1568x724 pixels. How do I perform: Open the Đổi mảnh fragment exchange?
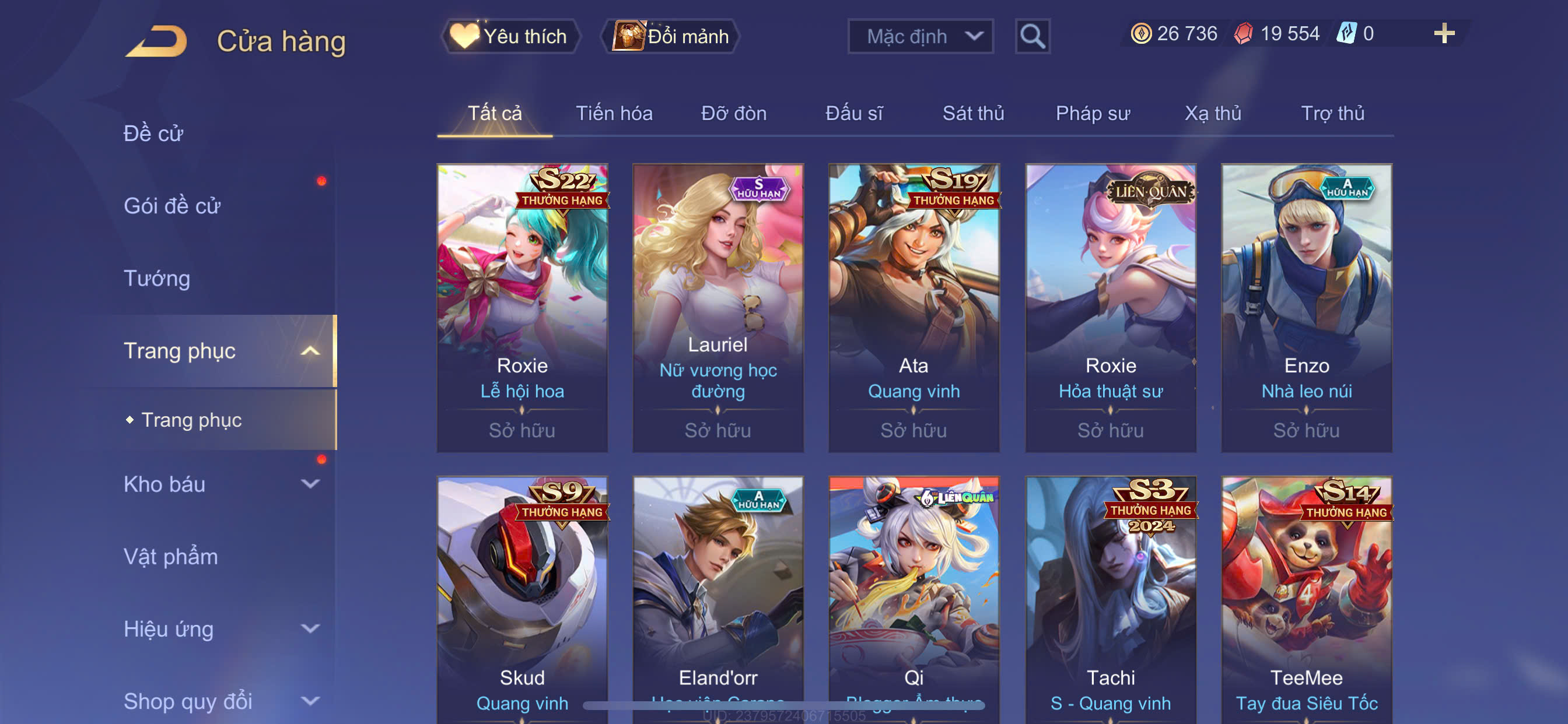[671, 37]
